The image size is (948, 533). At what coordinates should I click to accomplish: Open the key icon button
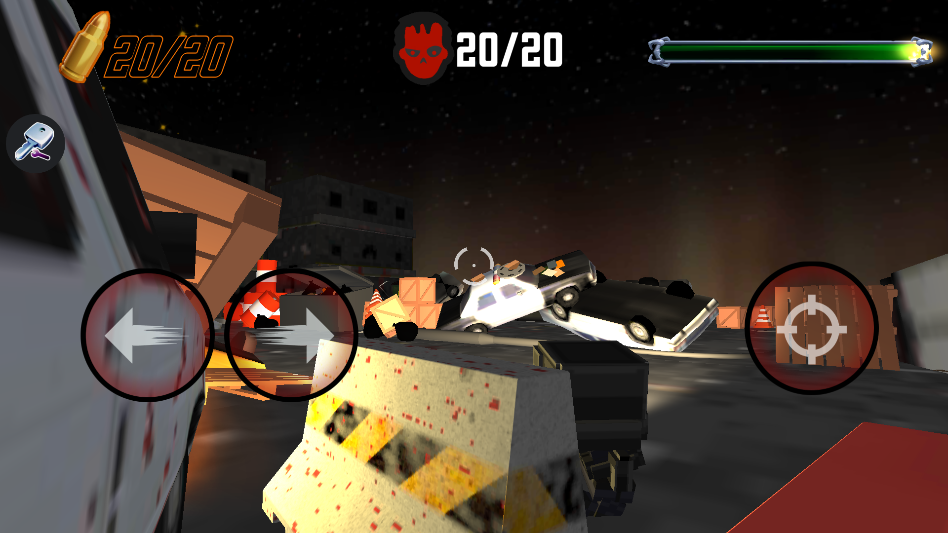pos(36,143)
